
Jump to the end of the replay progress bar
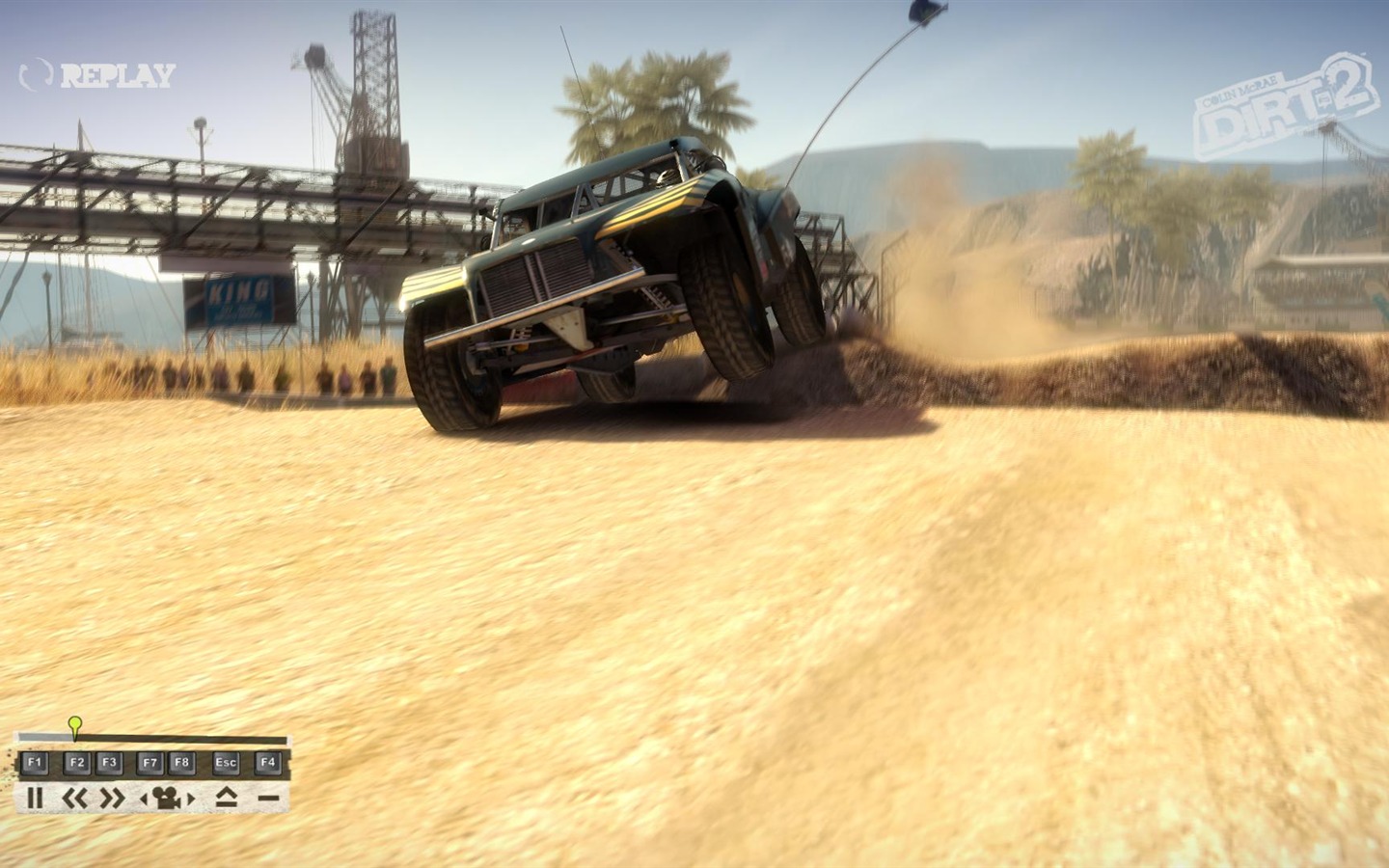point(285,741)
